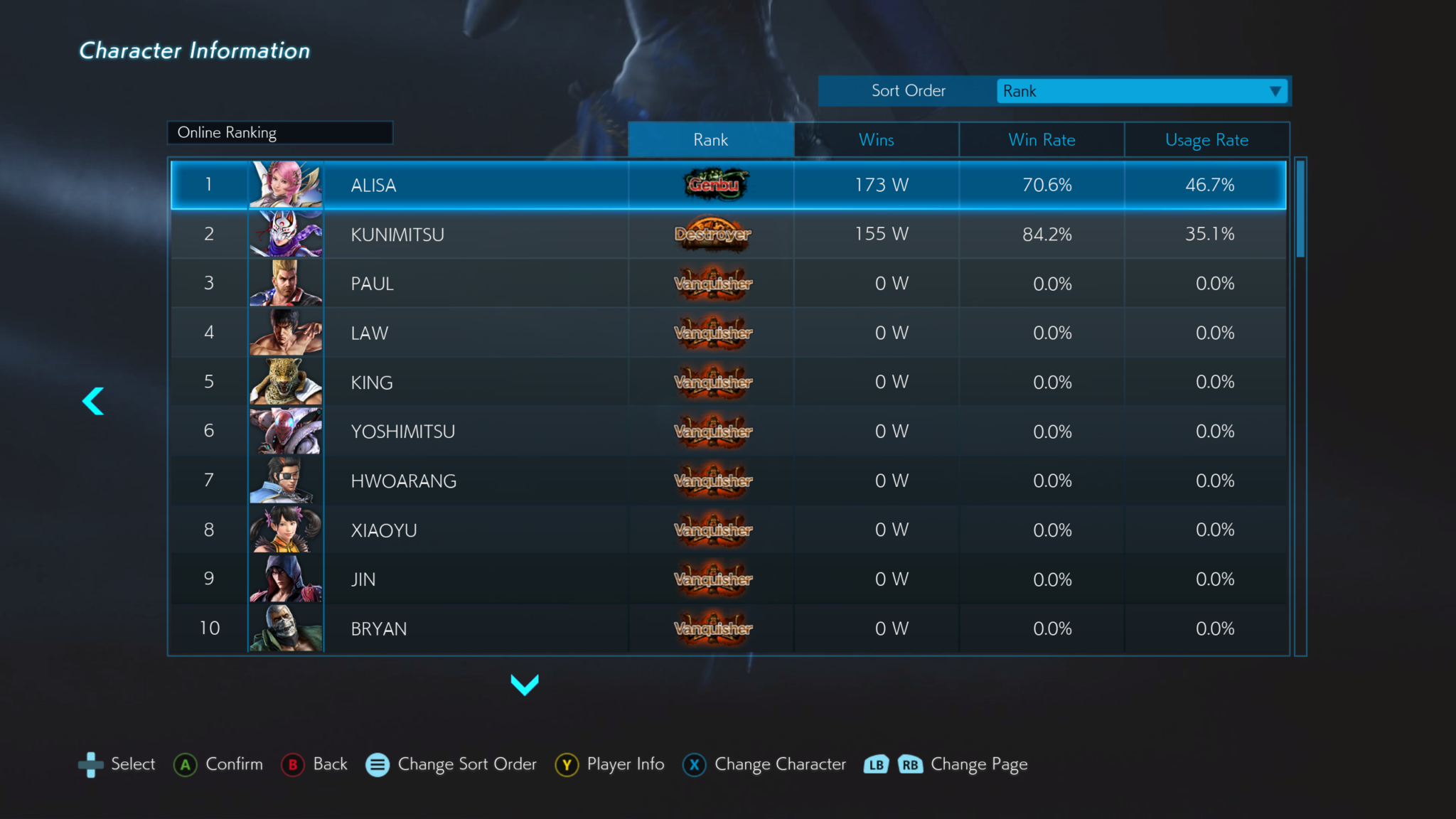The width and height of the screenshot is (1456, 819).
Task: Click the down arrow below the list
Action: point(525,685)
